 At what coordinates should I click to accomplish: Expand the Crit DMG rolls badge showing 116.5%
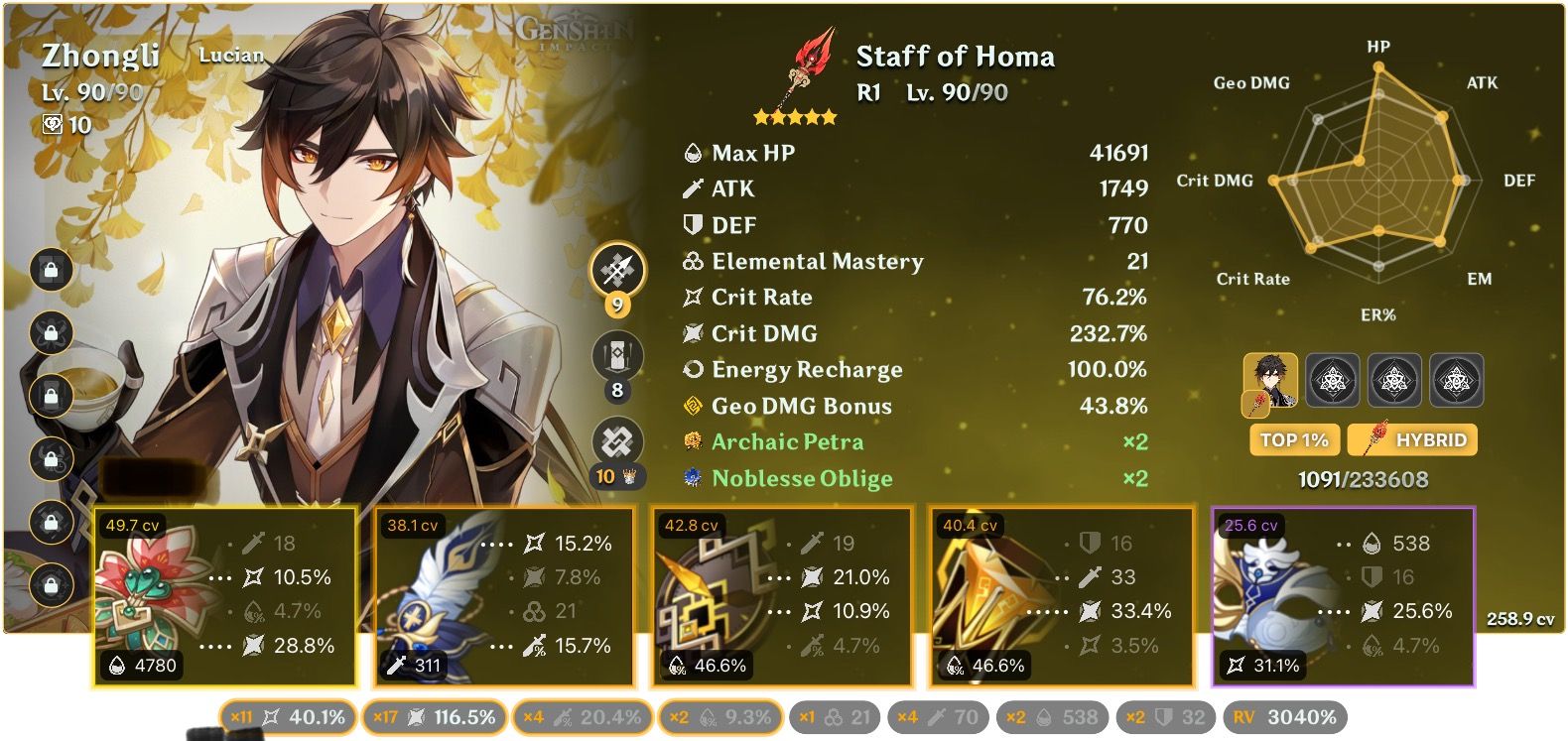[x=437, y=715]
